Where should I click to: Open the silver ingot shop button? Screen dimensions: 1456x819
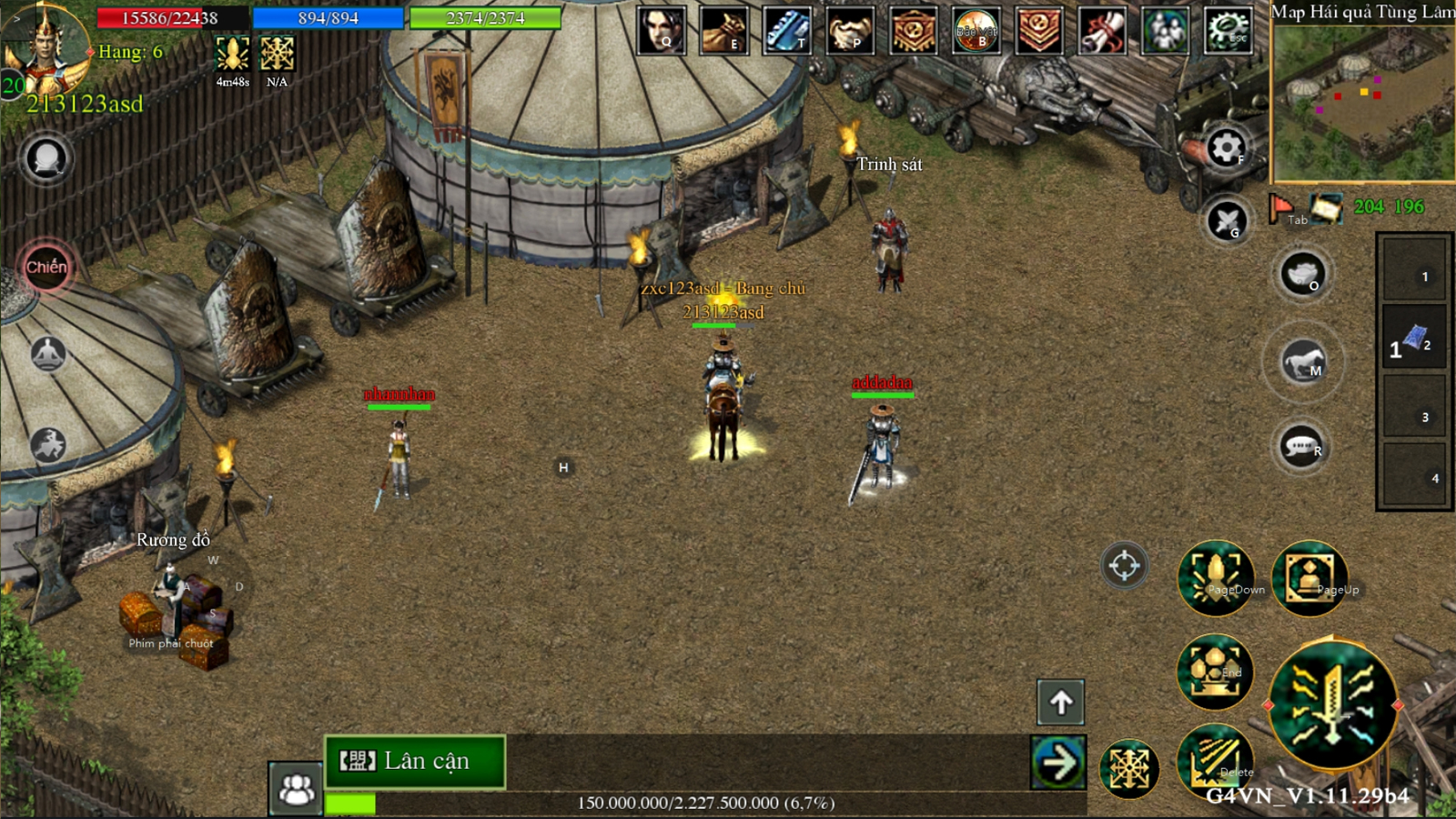tap(1302, 274)
